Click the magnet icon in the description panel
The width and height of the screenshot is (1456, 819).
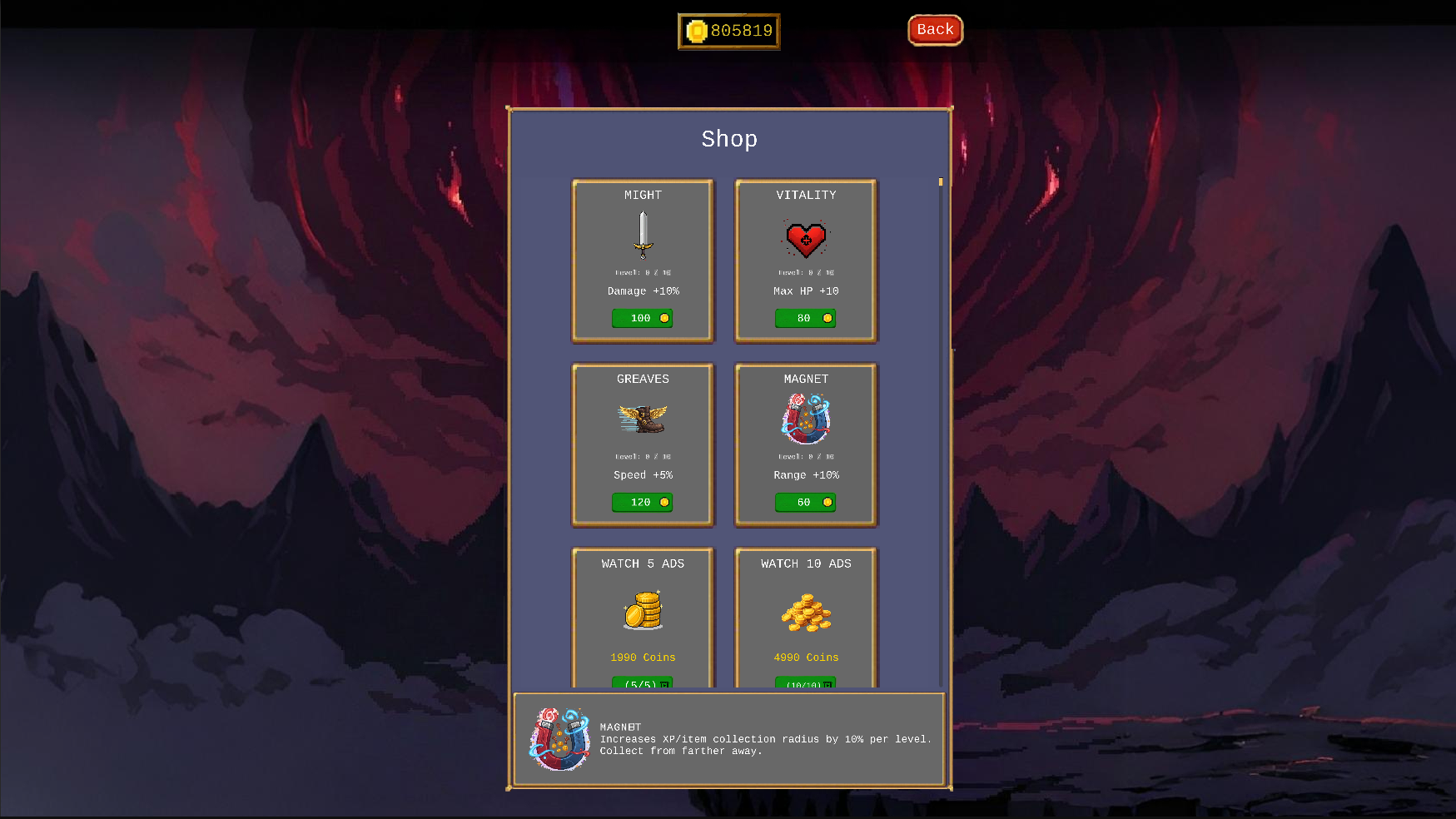tap(559, 739)
